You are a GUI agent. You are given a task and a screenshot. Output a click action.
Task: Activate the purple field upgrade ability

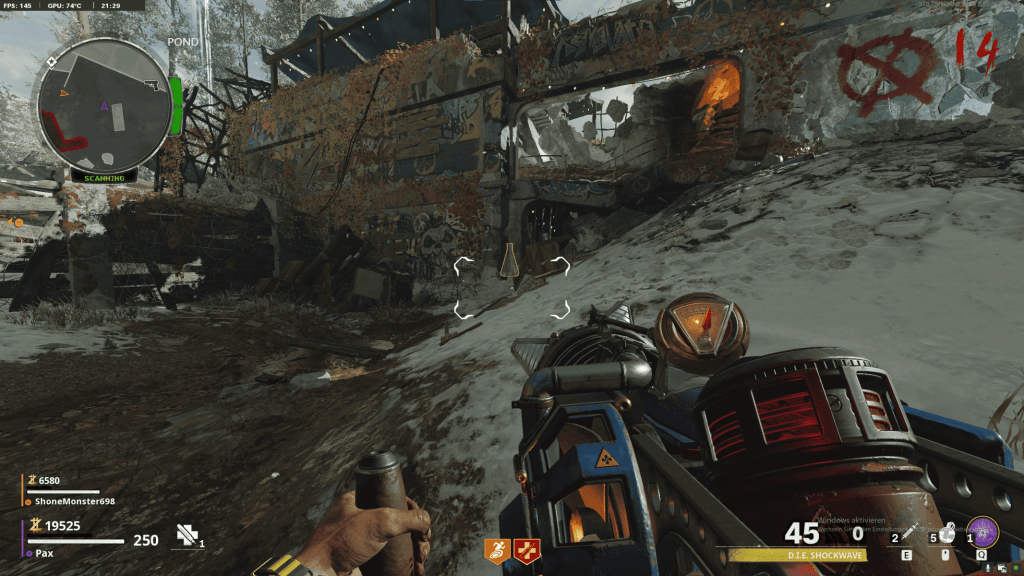[984, 531]
